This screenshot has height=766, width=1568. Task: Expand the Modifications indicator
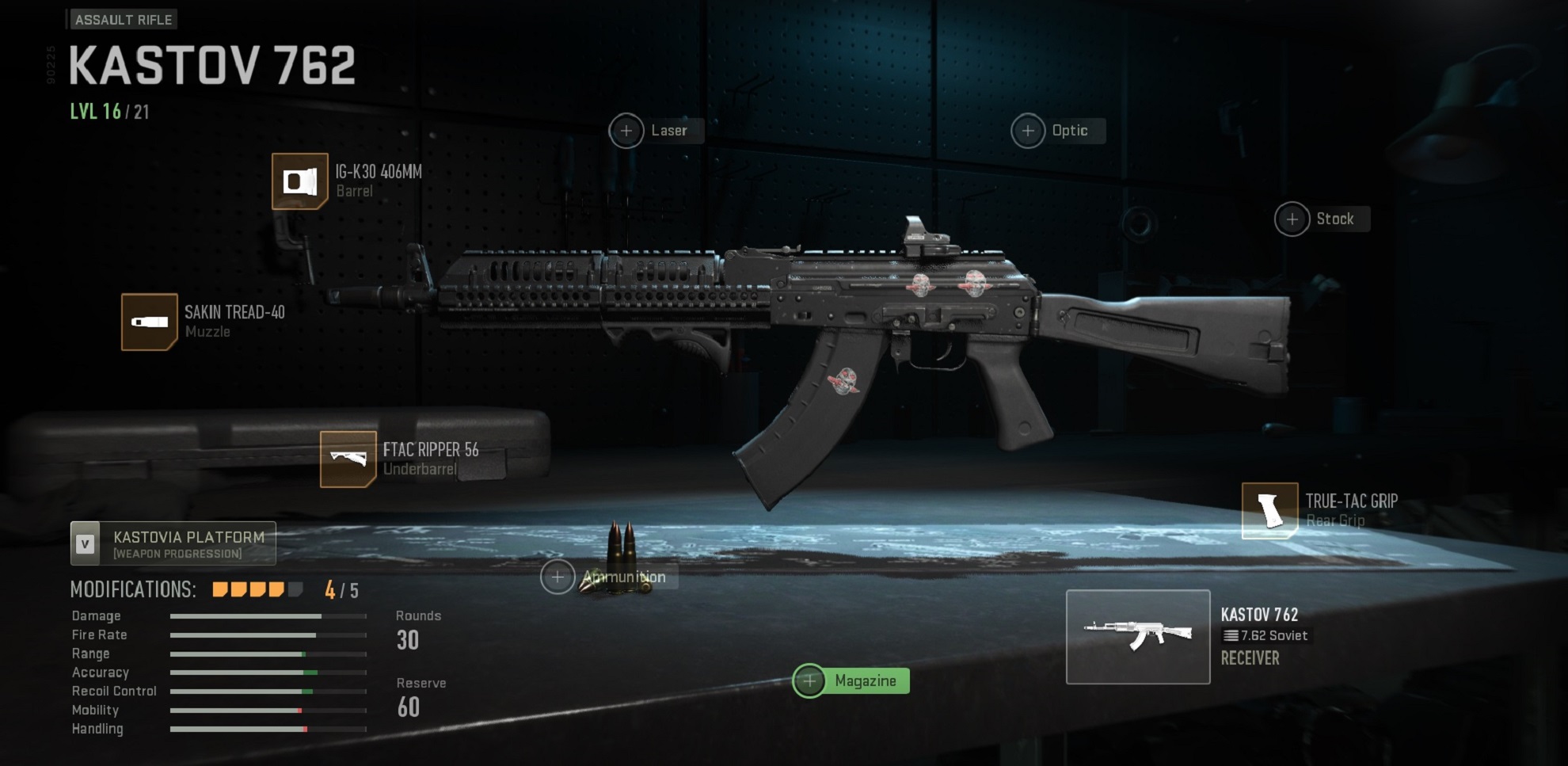pyautogui.click(x=253, y=590)
